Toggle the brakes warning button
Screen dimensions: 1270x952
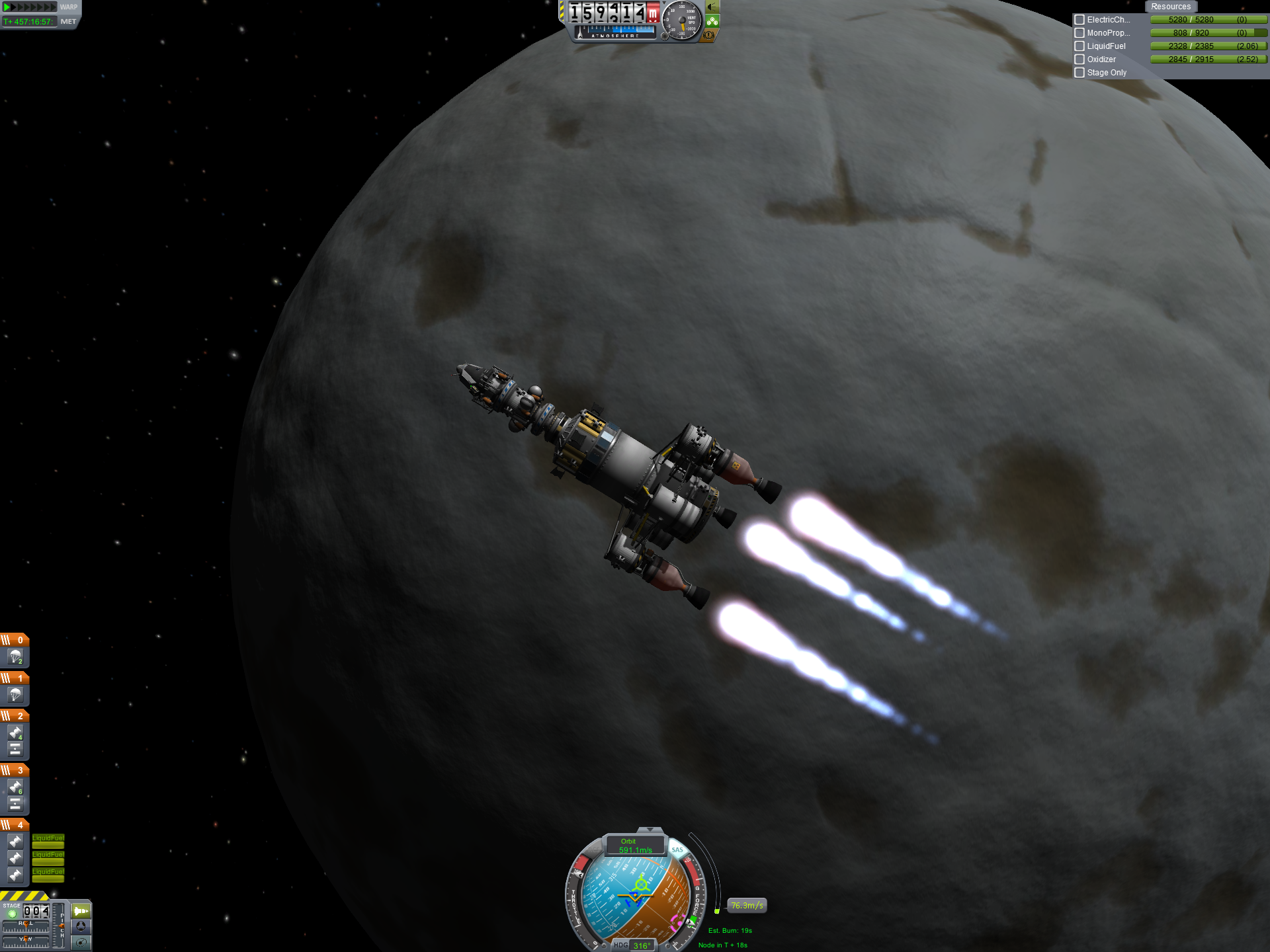(709, 35)
